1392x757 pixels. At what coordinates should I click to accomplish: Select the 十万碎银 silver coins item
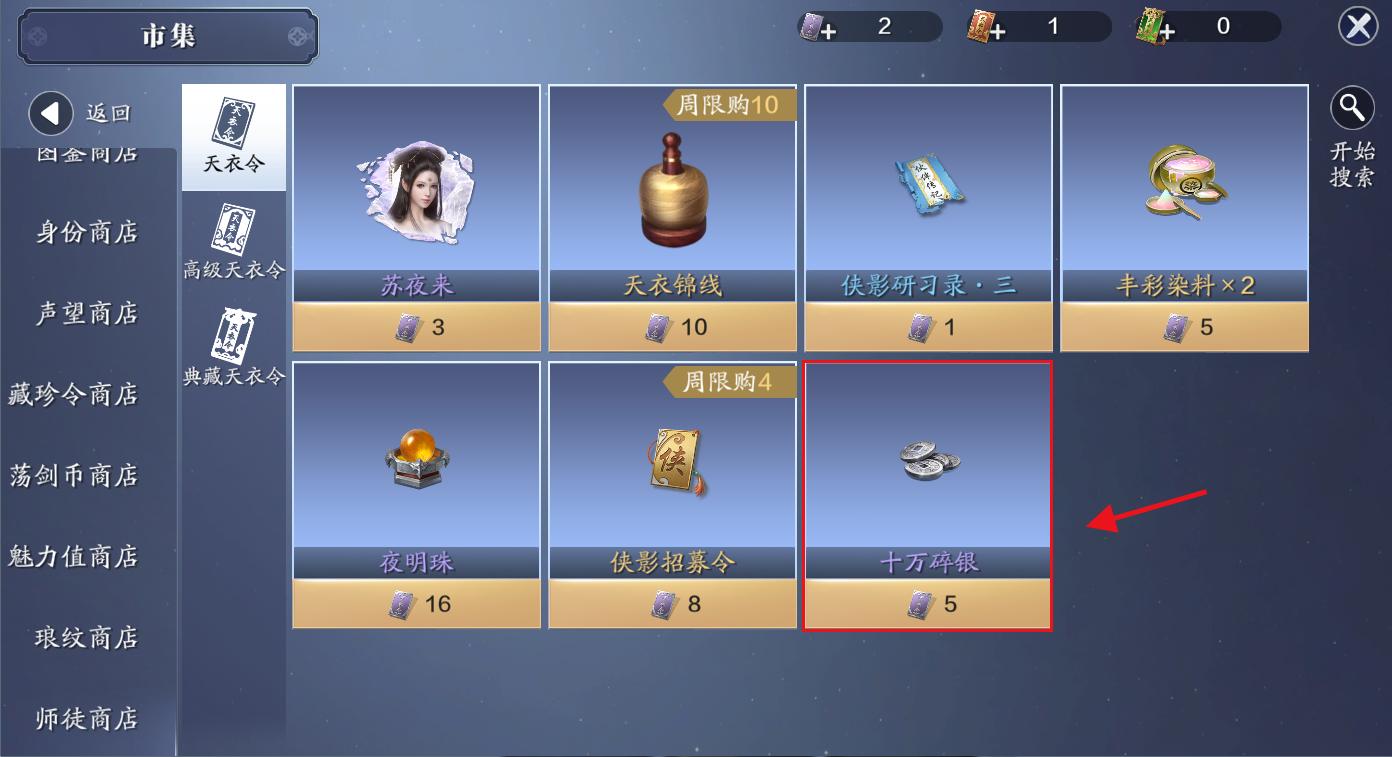pos(928,460)
